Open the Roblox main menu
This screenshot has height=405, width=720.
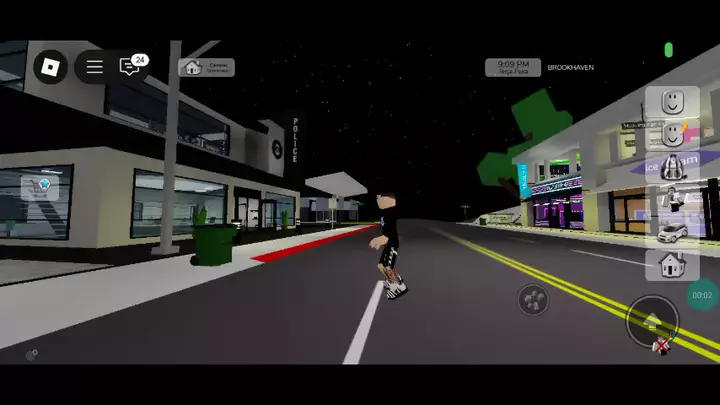(50, 67)
